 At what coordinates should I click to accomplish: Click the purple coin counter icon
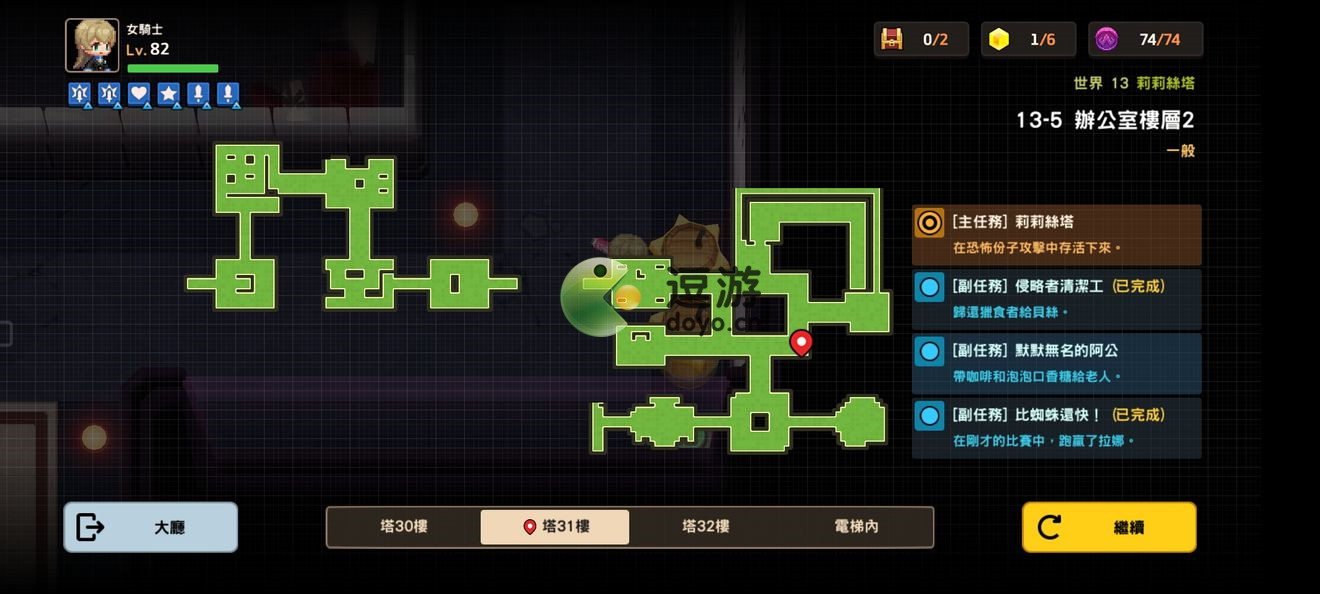(1106, 39)
